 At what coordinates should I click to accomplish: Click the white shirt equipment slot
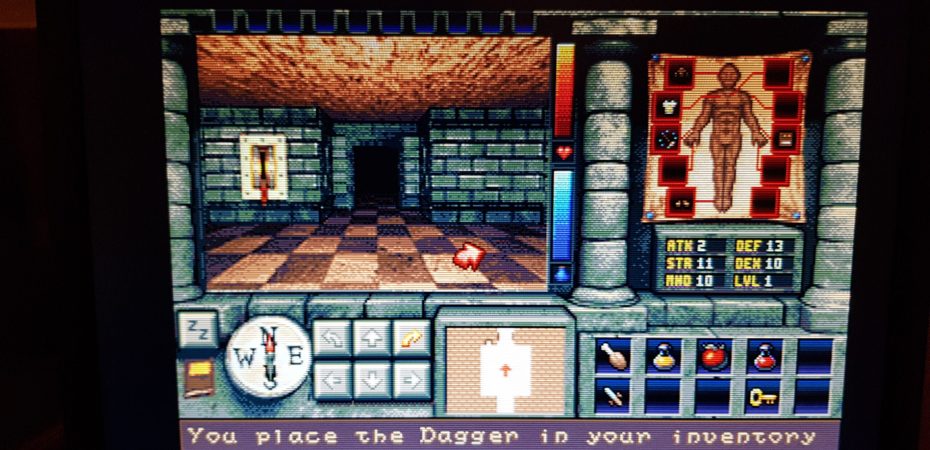(667, 105)
